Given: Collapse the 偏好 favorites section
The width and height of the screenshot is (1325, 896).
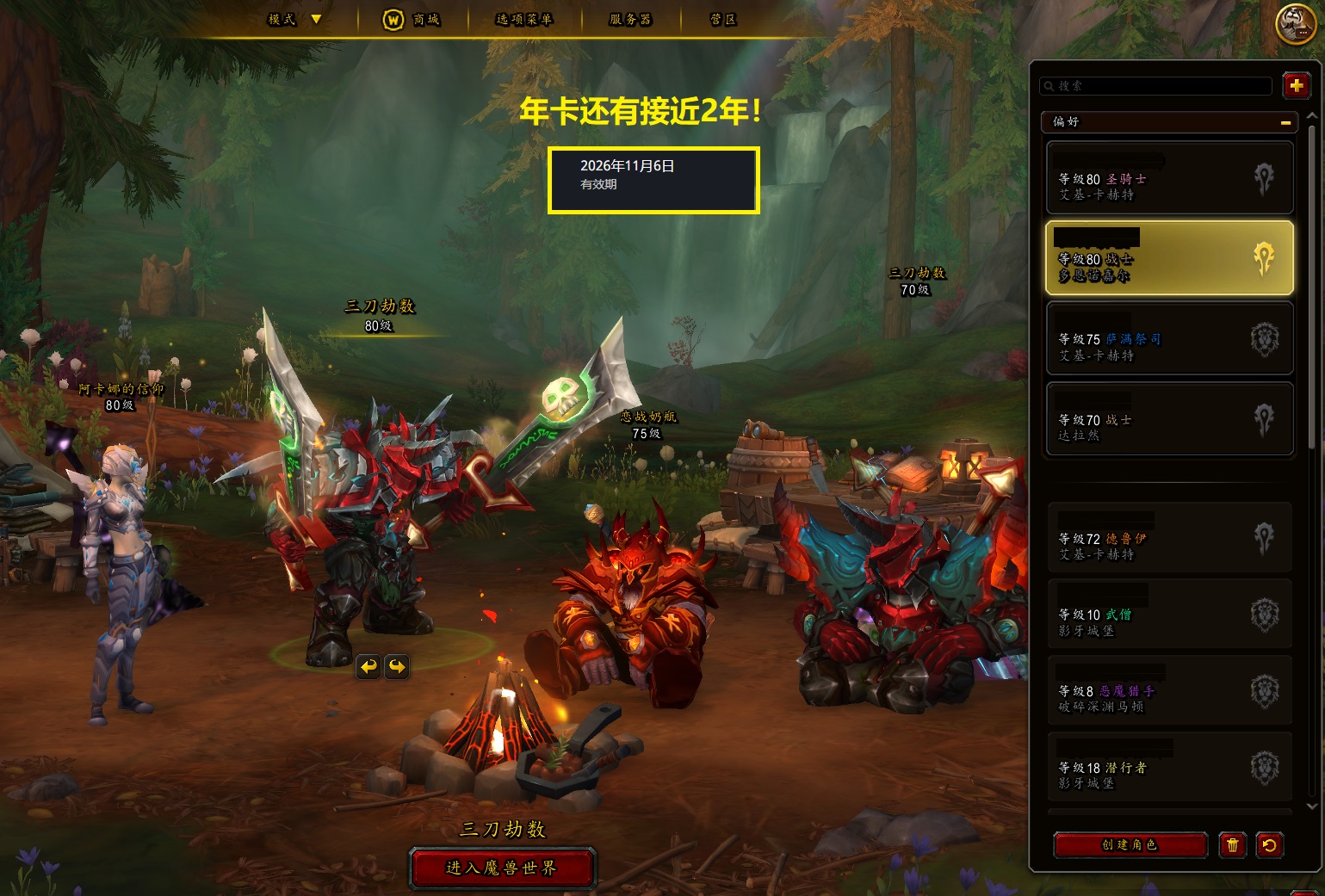Looking at the screenshot, I should [1285, 122].
